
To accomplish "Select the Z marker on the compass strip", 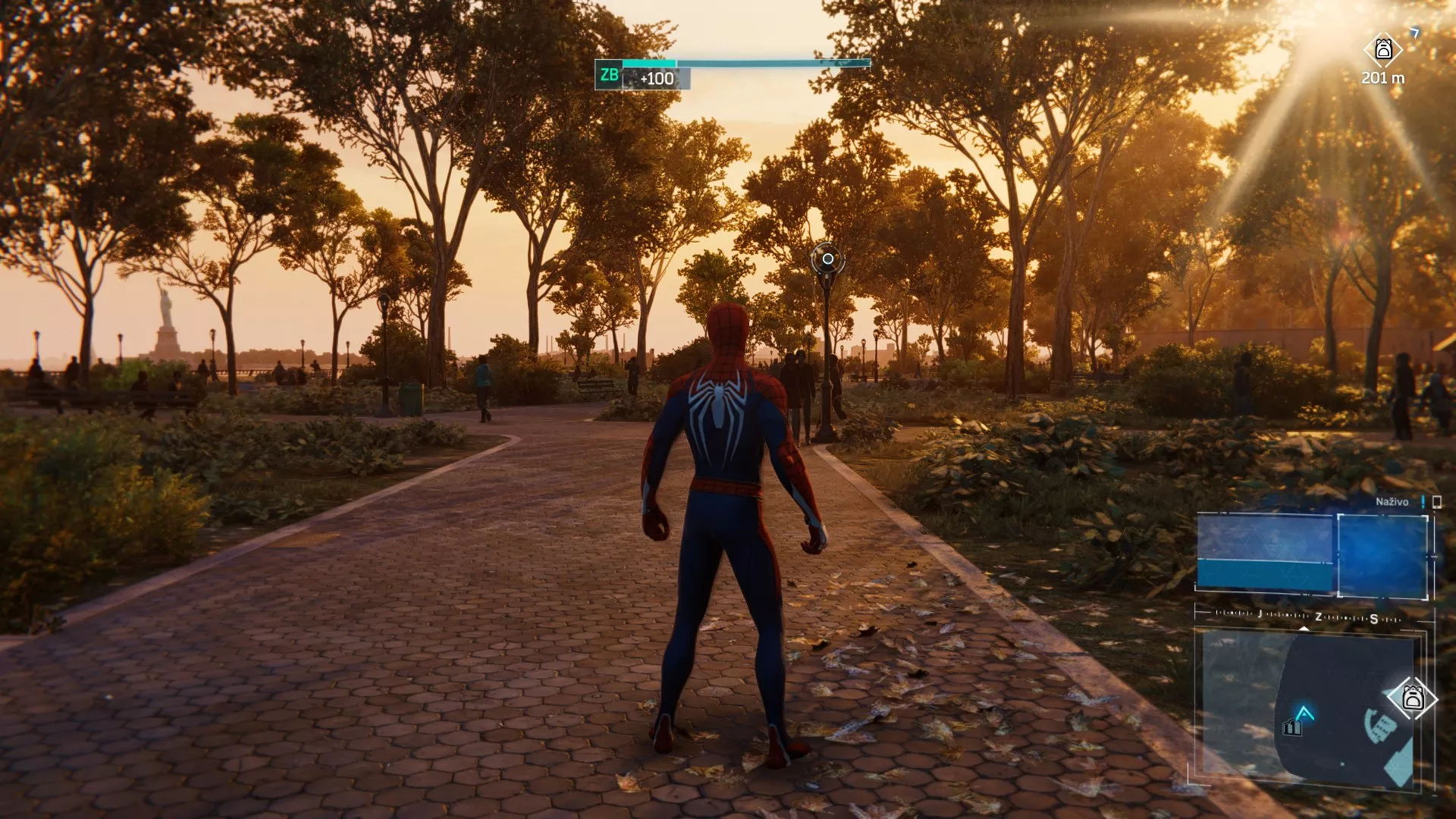I will tap(1318, 617).
